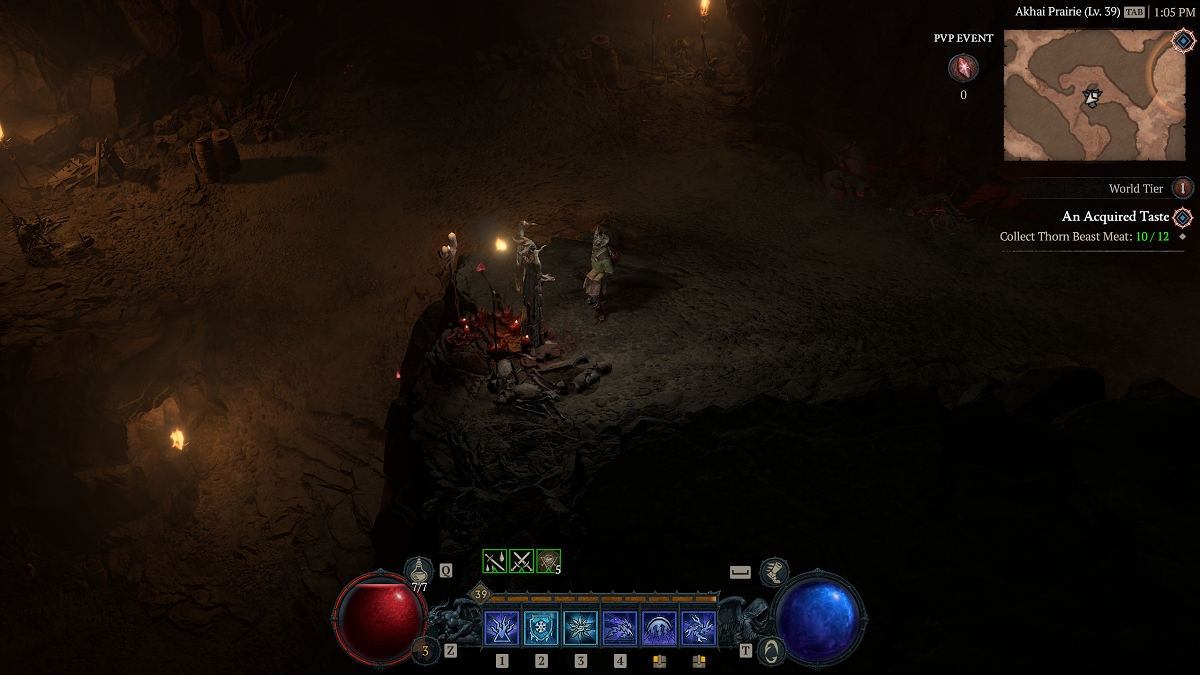Use the skill in hotbar slot 4
1200x675 pixels.
(x=620, y=628)
